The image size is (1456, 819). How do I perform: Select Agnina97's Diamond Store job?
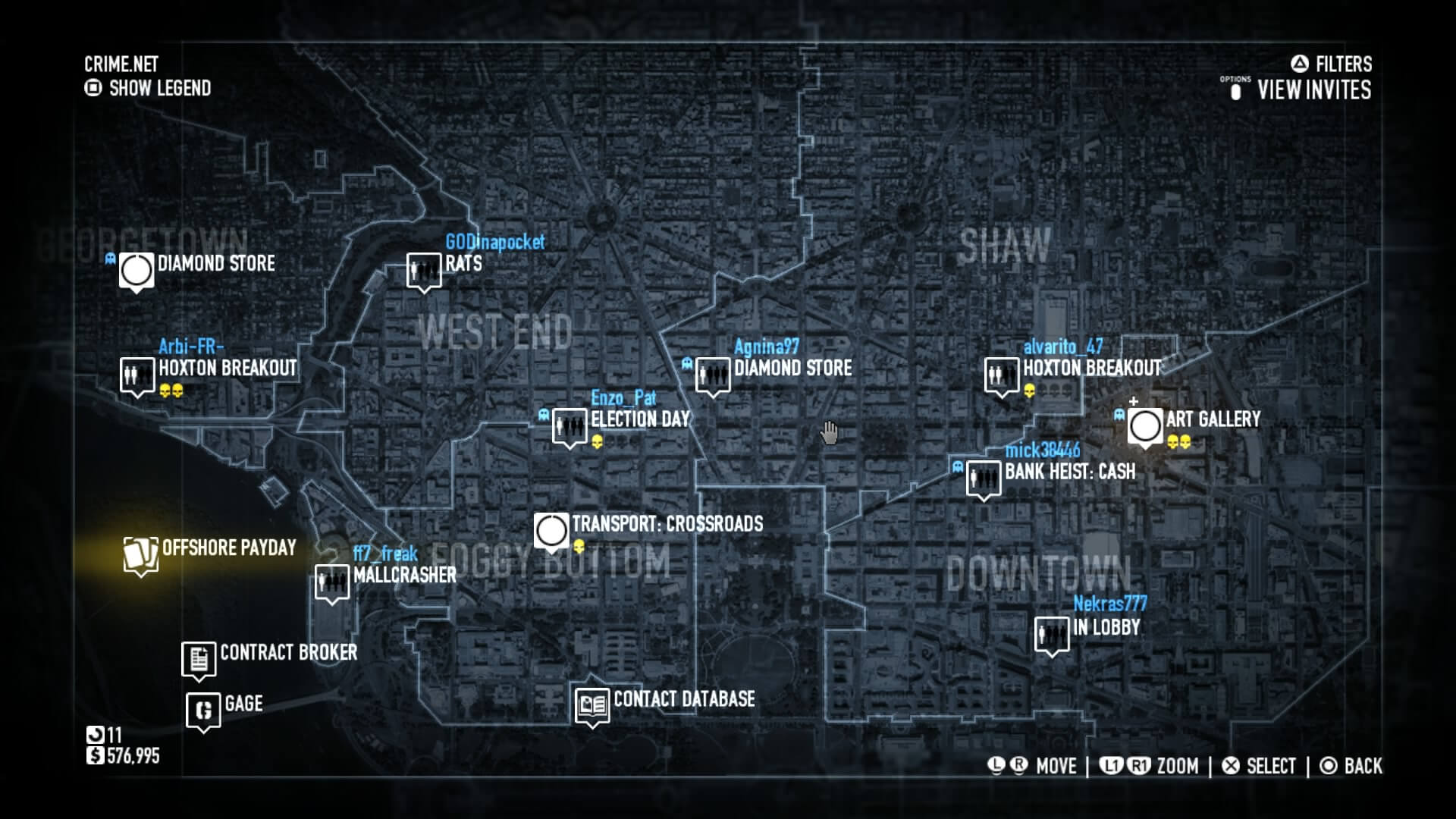pos(713,375)
